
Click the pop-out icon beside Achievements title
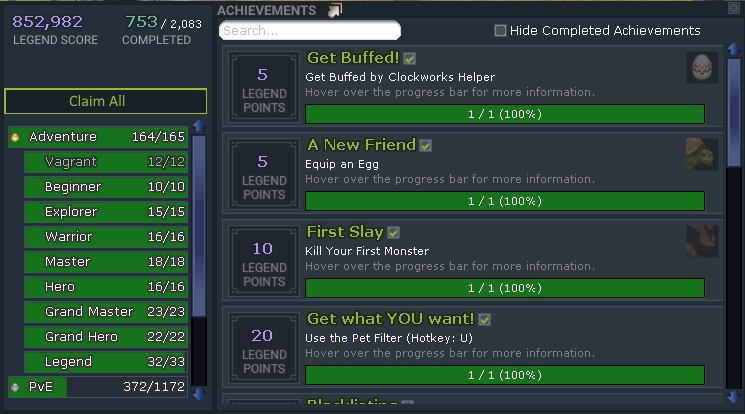pyautogui.click(x=335, y=10)
